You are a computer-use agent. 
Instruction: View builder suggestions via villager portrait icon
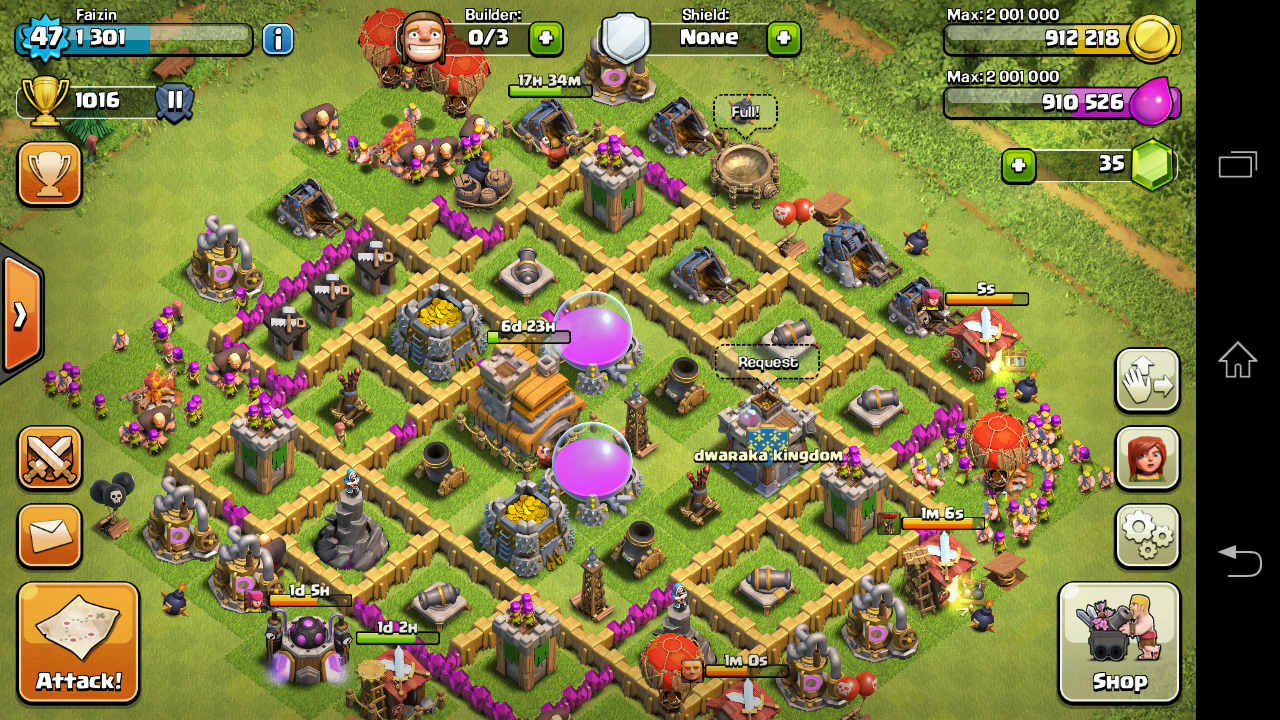point(1146,460)
